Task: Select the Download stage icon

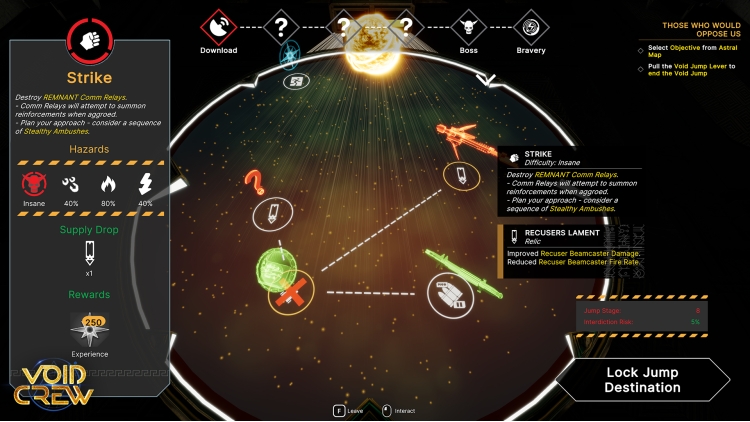Action: (218, 27)
